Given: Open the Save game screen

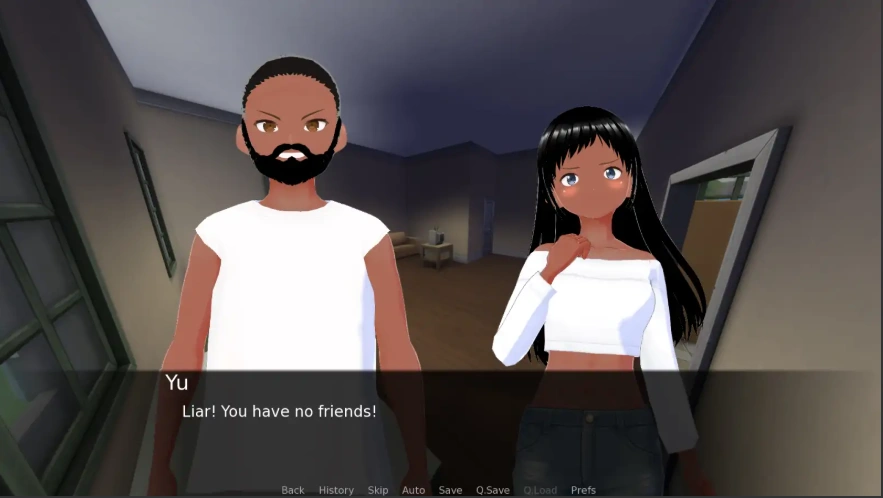Looking at the screenshot, I should point(450,490).
